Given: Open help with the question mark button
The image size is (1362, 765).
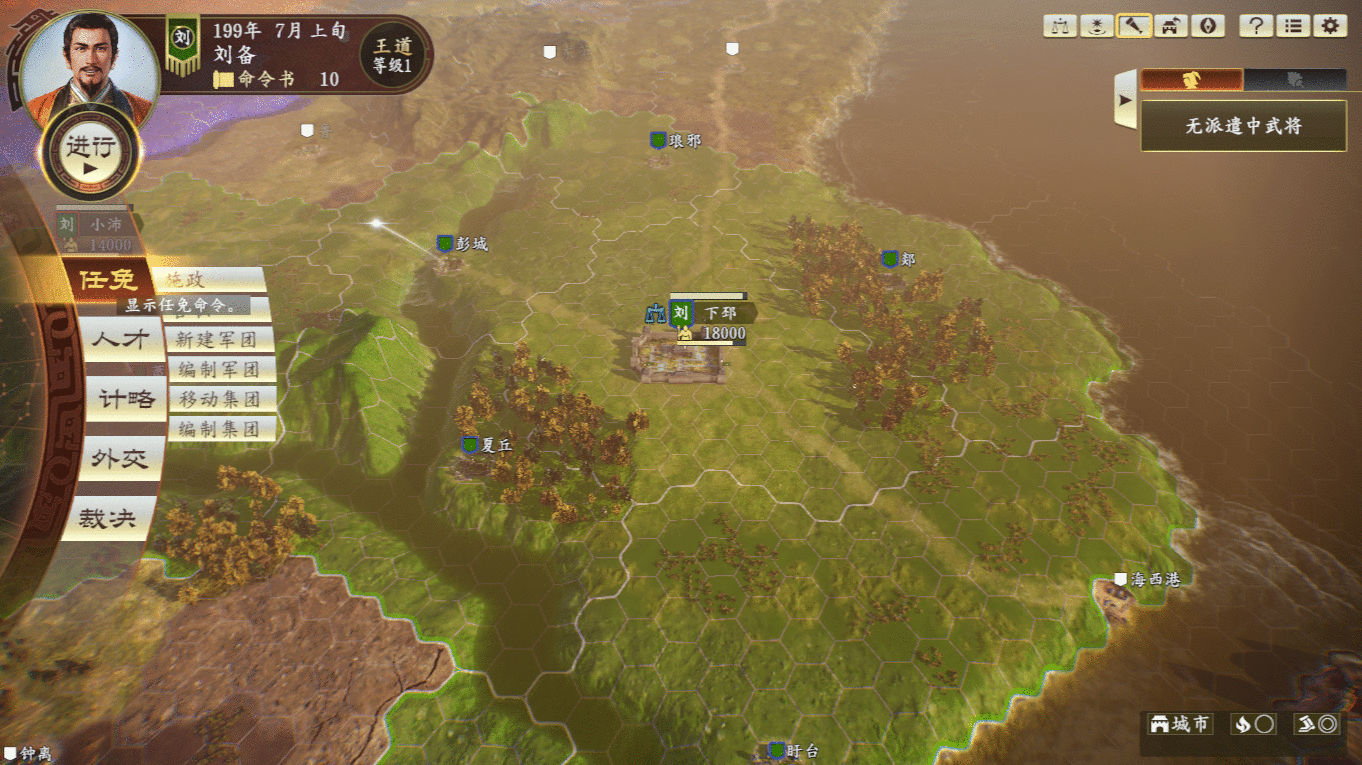Looking at the screenshot, I should (1256, 26).
